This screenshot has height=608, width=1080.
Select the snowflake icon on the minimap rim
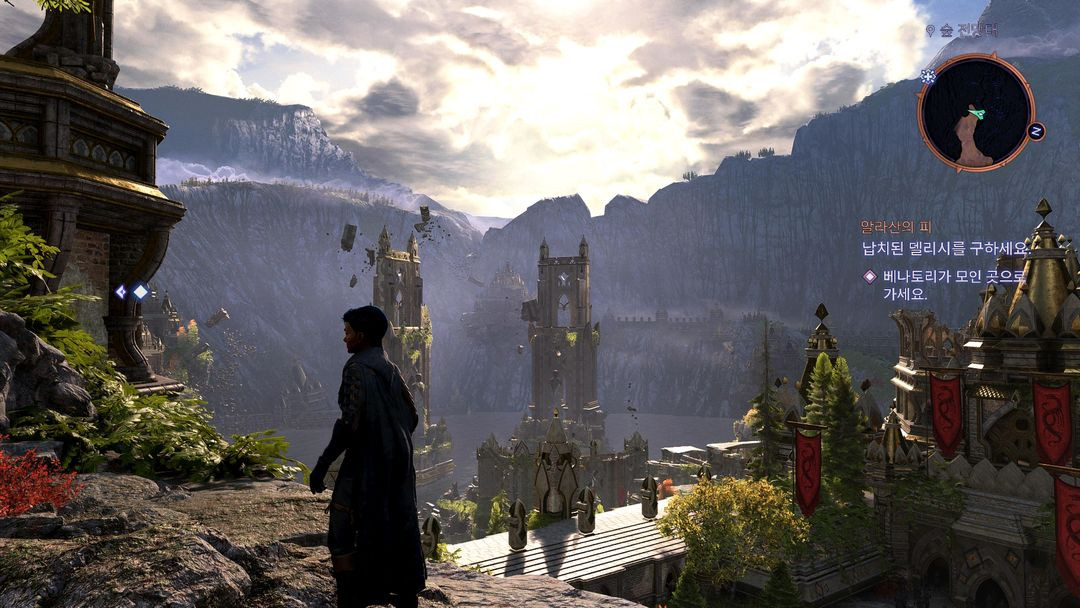pyautogui.click(x=928, y=76)
